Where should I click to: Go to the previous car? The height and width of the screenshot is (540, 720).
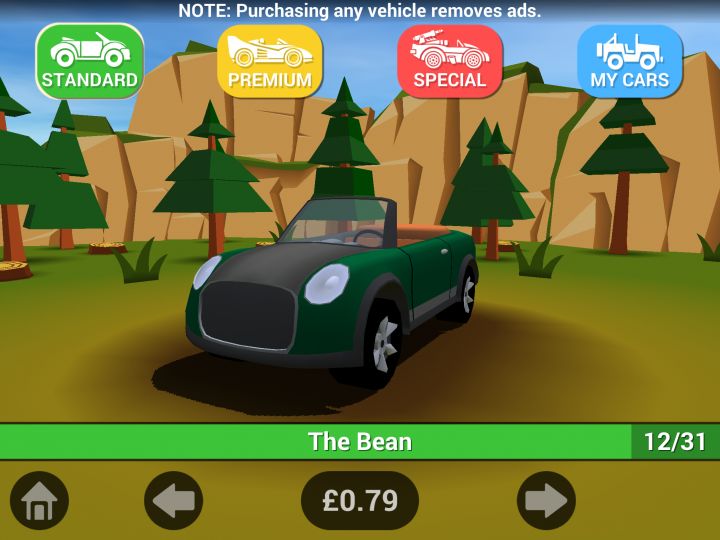click(x=174, y=500)
